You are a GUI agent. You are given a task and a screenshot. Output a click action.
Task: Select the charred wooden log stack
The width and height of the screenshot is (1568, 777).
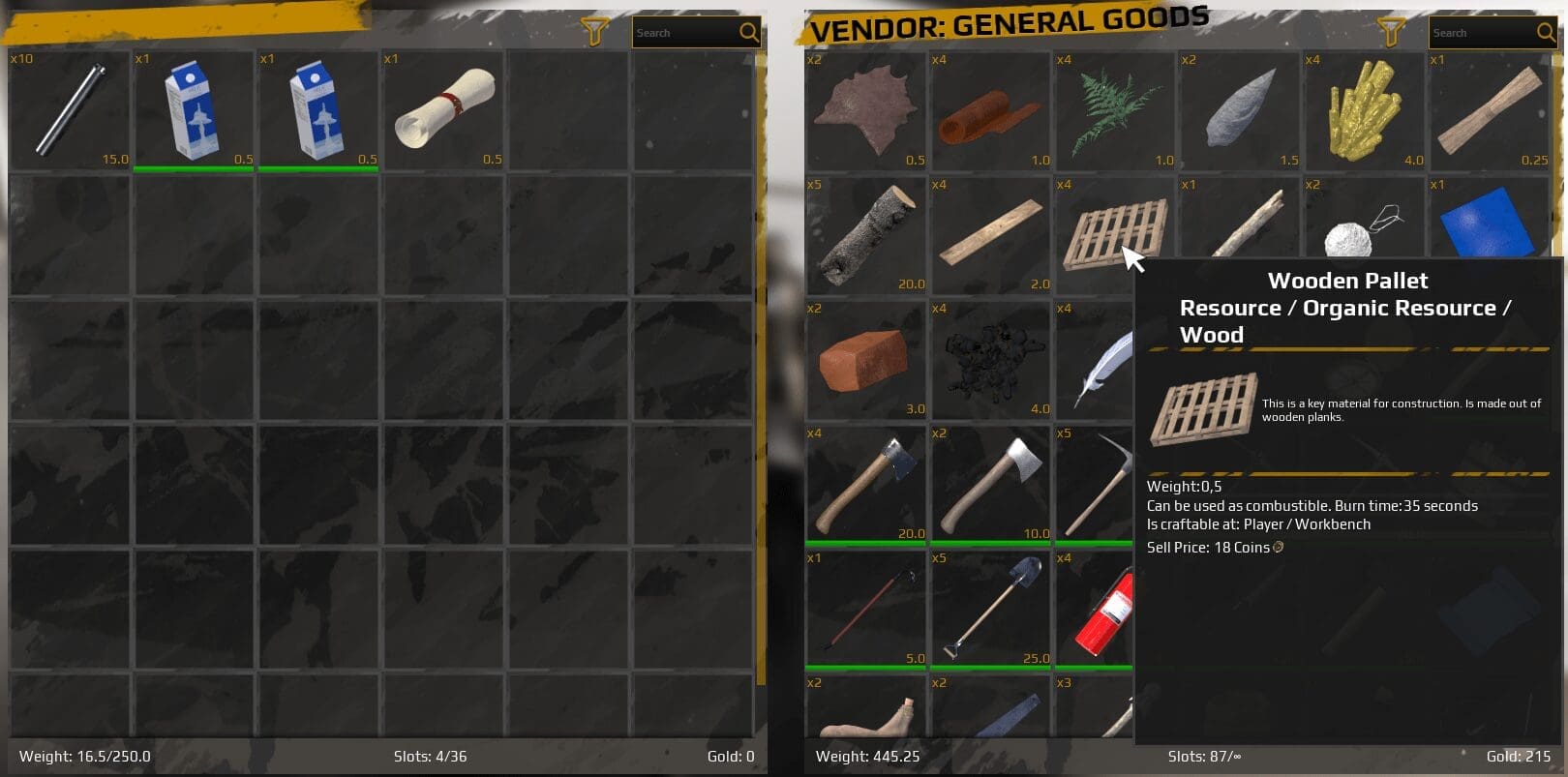865,235
